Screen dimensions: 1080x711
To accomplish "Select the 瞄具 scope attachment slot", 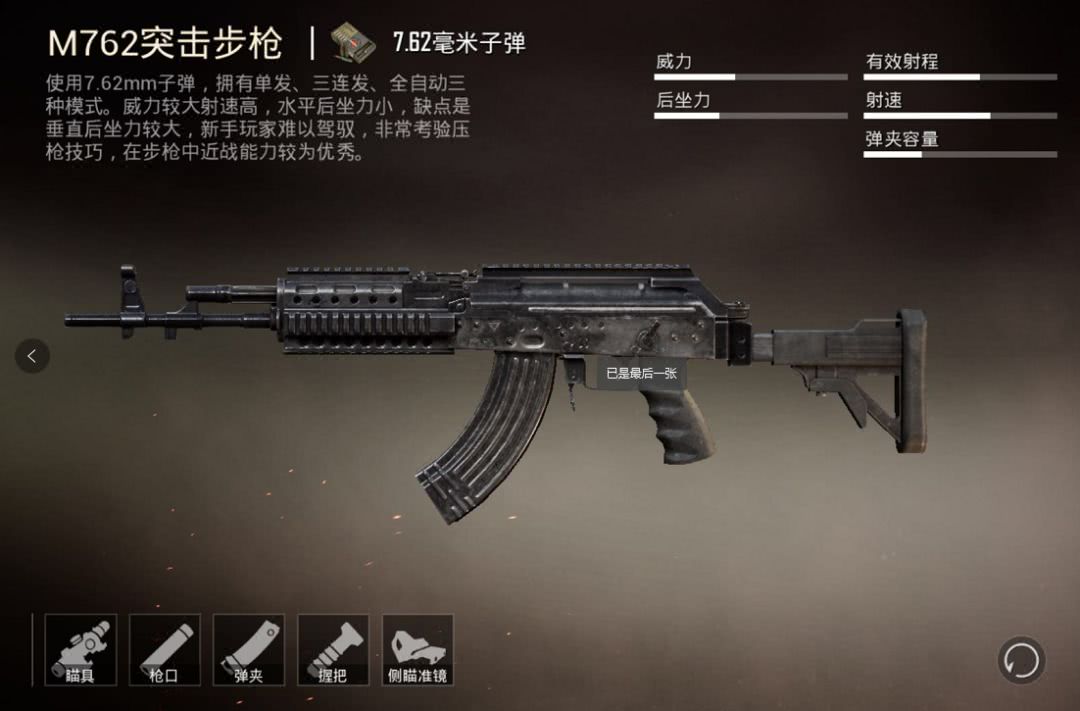I will point(80,649).
